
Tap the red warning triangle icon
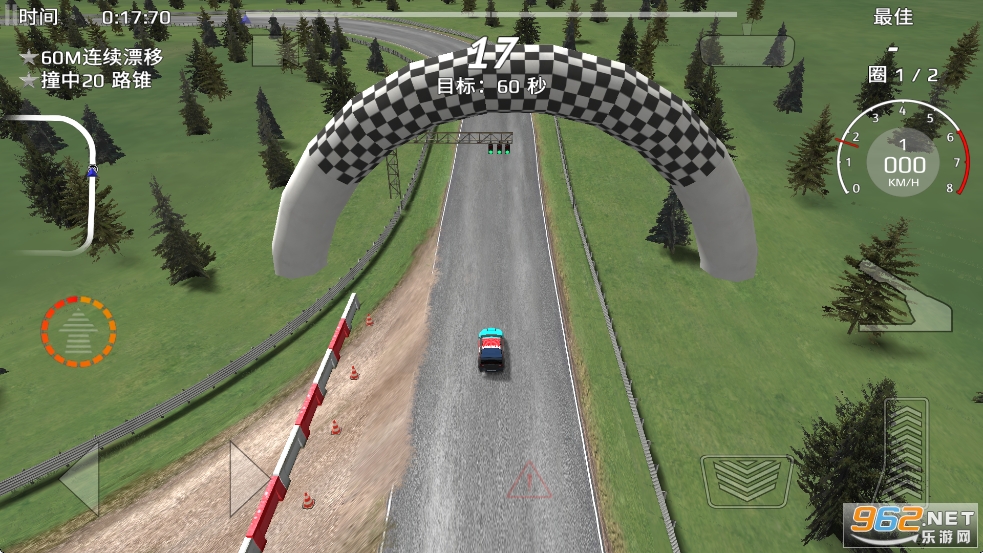(x=529, y=482)
